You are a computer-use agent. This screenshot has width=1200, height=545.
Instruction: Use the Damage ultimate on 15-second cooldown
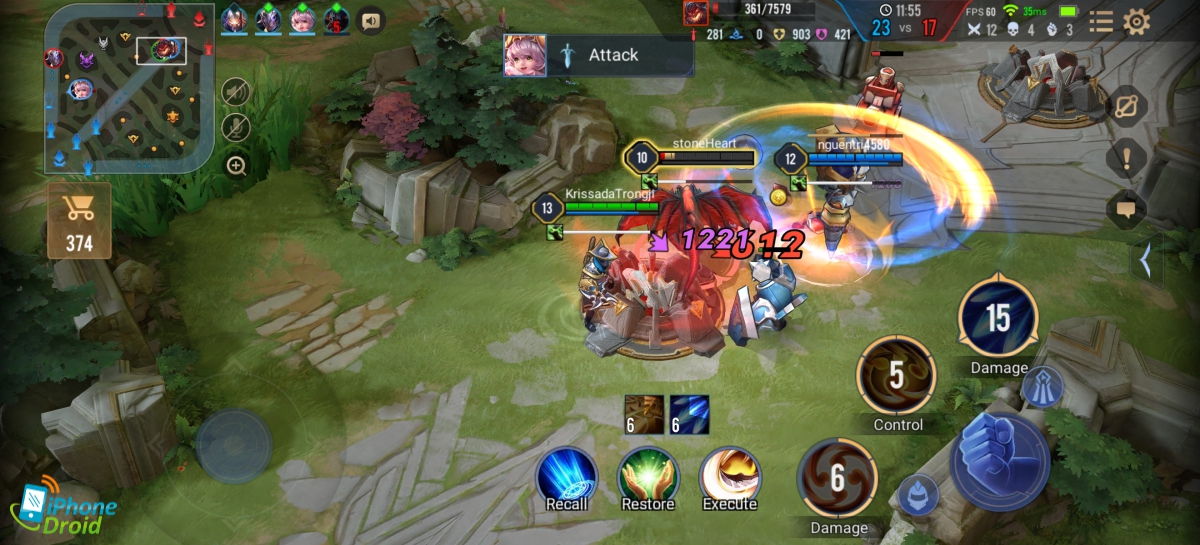(x=998, y=319)
